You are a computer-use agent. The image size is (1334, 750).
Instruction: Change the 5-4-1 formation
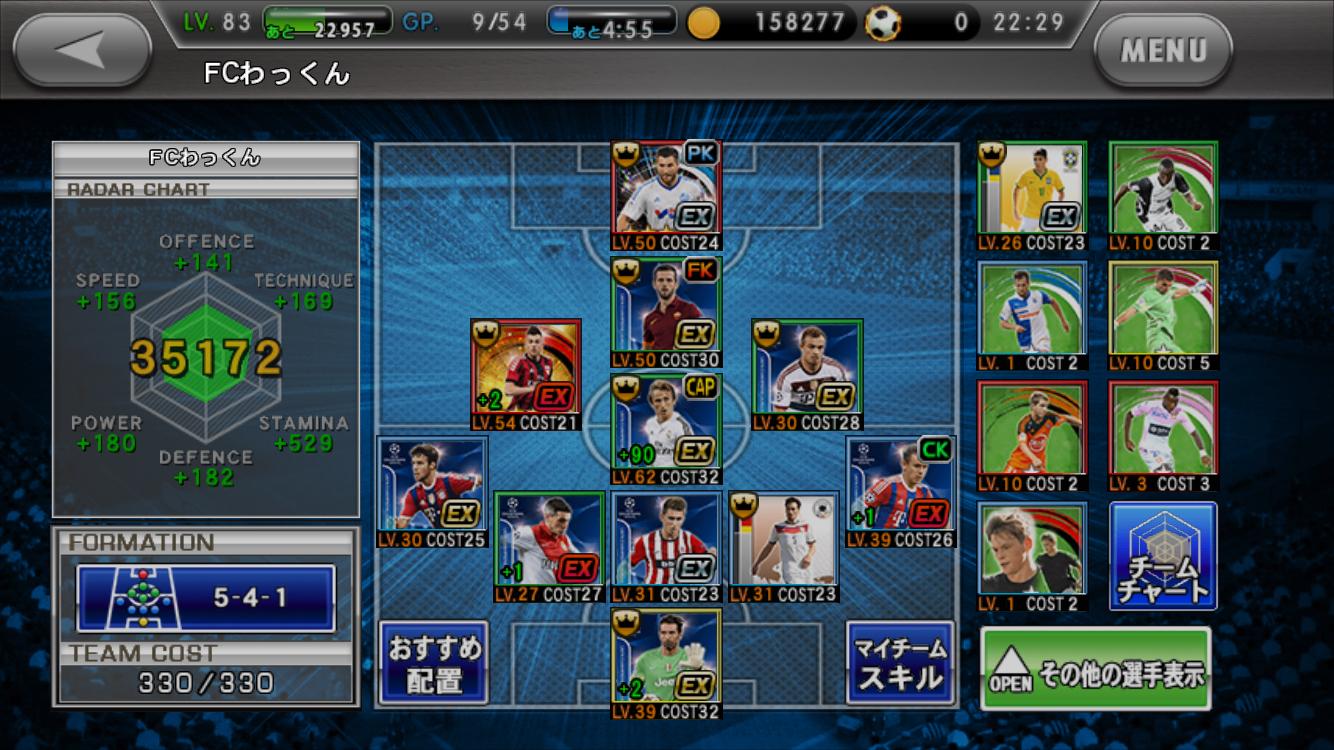tap(206, 598)
